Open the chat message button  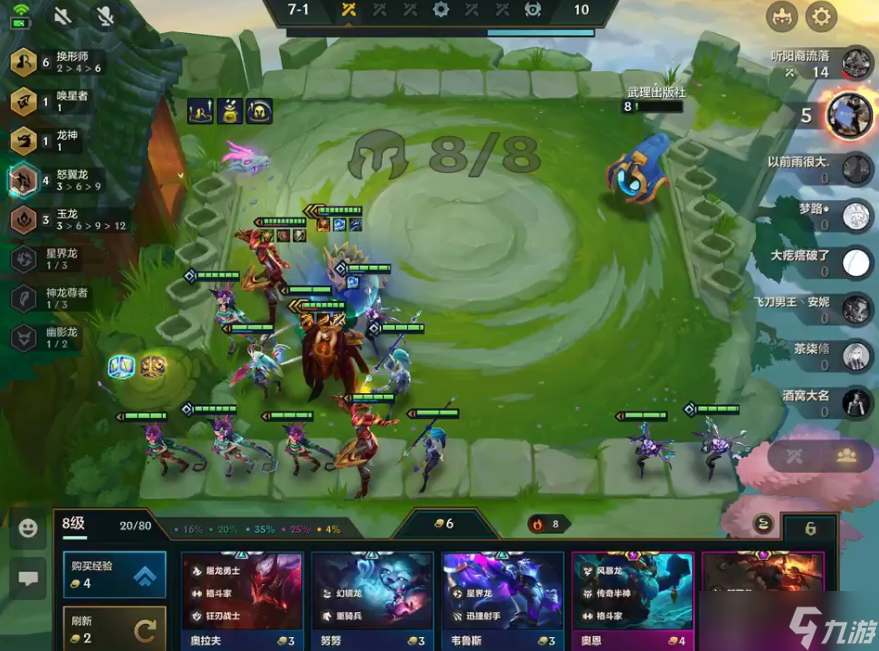tap(28, 577)
